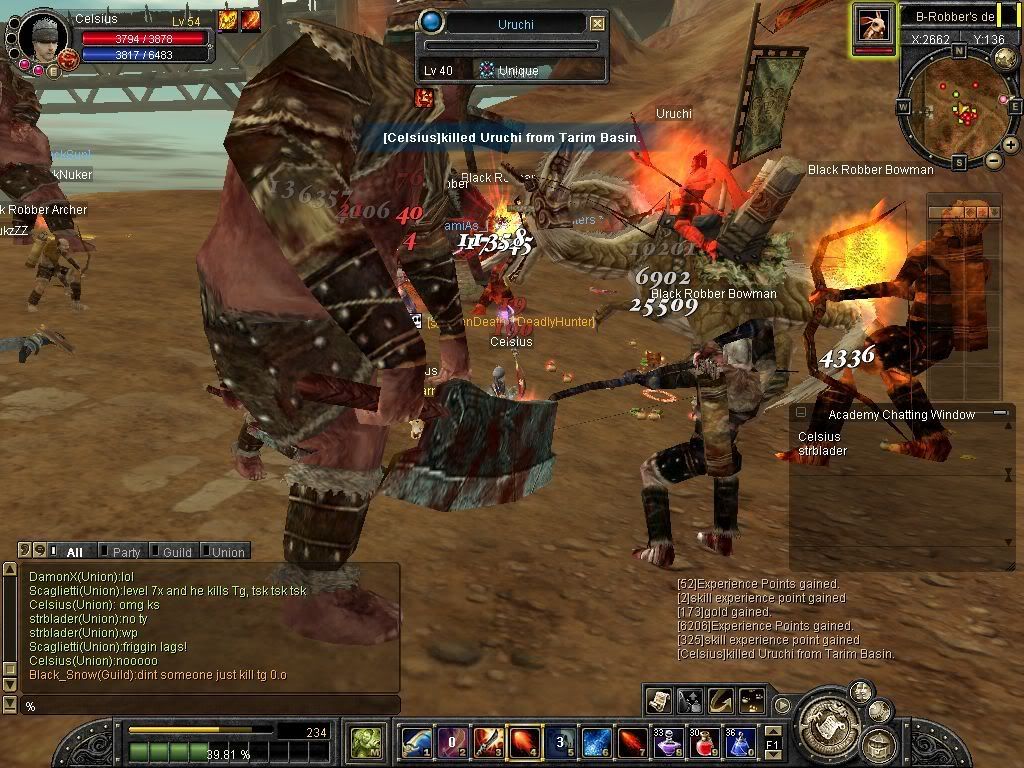Minimize the Academy Chatting Window
1024x768 pixels.
(1000, 413)
